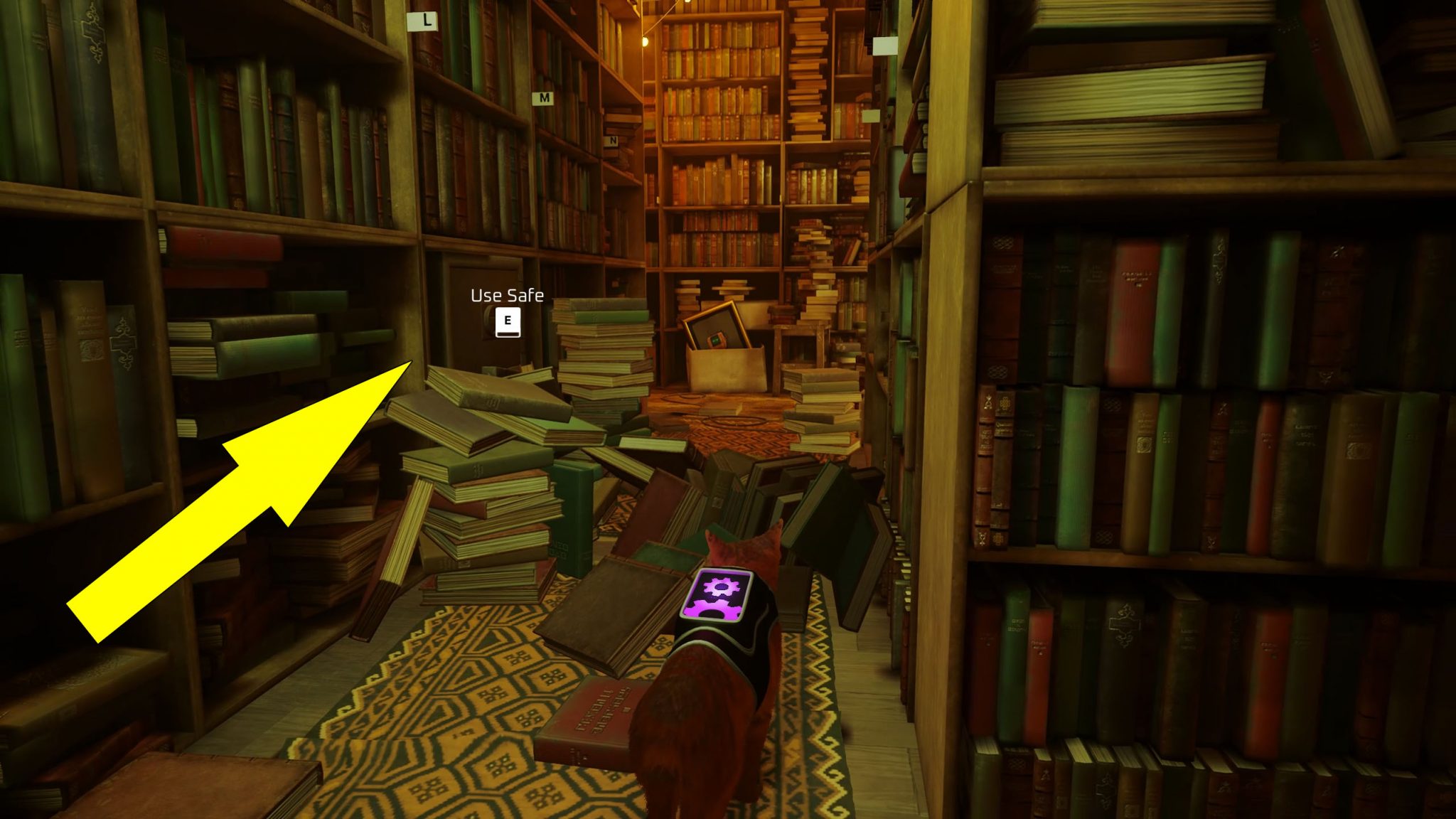This screenshot has height=819, width=1456.
Task: Click the shelf label marked L
Action: (x=423, y=20)
